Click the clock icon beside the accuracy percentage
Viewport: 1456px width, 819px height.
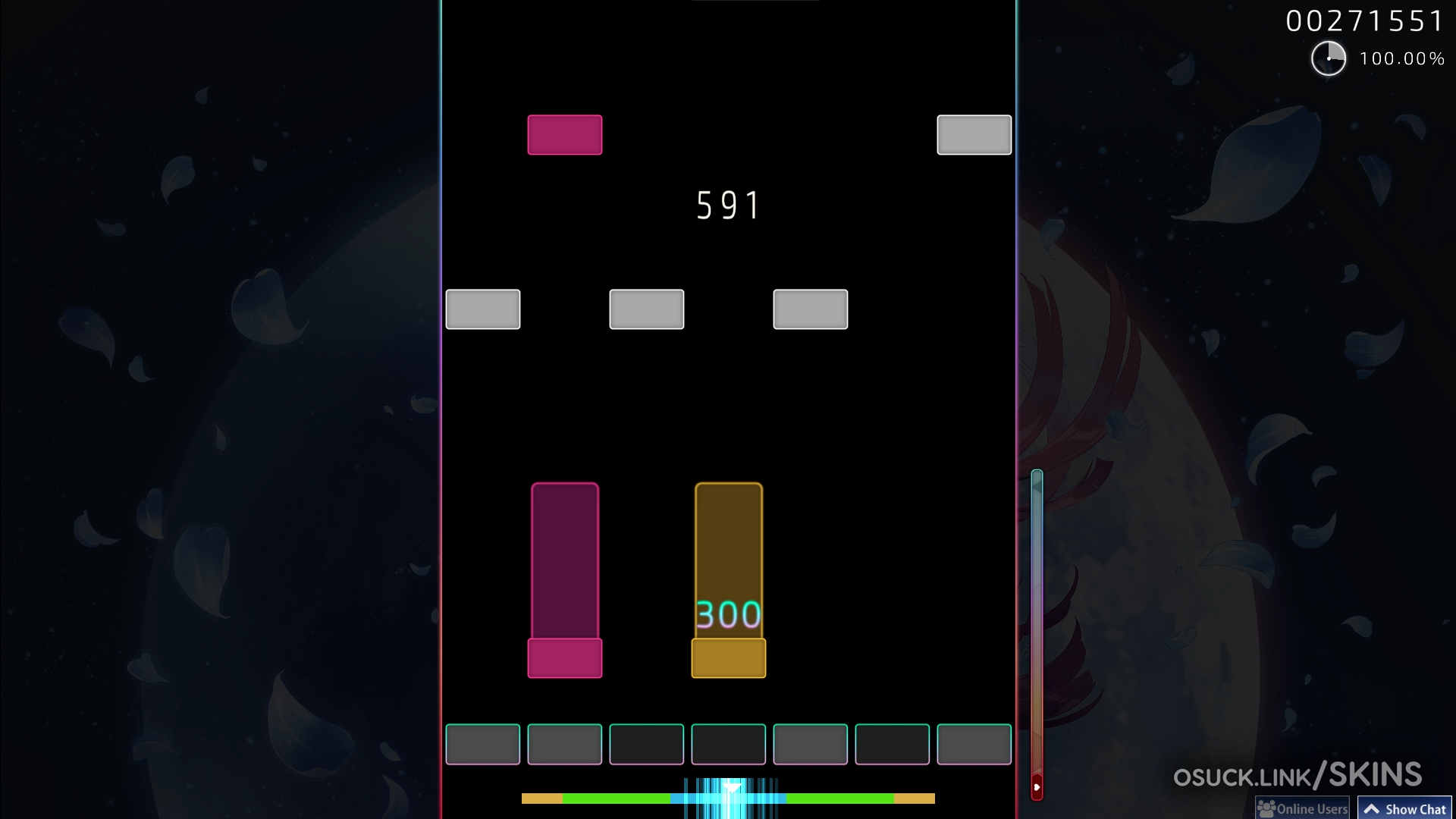click(x=1329, y=58)
